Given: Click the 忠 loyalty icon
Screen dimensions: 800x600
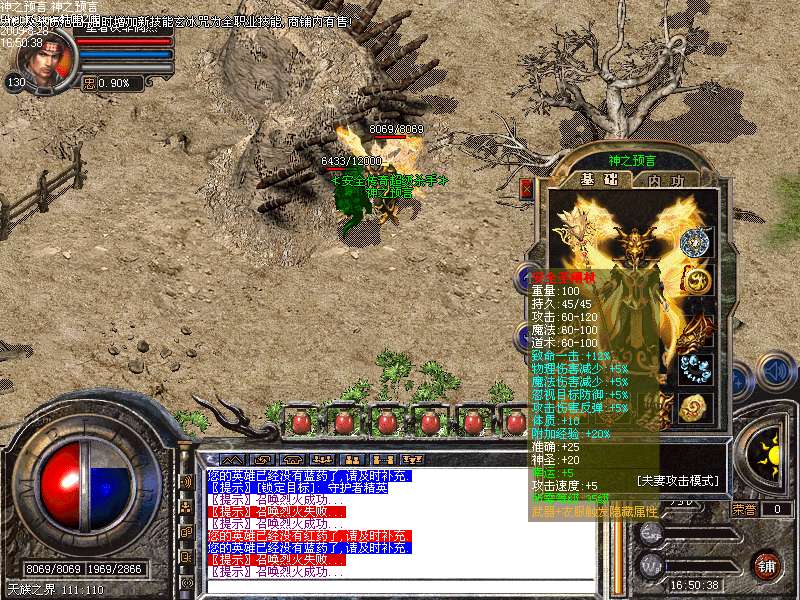Looking at the screenshot, I should [x=89, y=84].
